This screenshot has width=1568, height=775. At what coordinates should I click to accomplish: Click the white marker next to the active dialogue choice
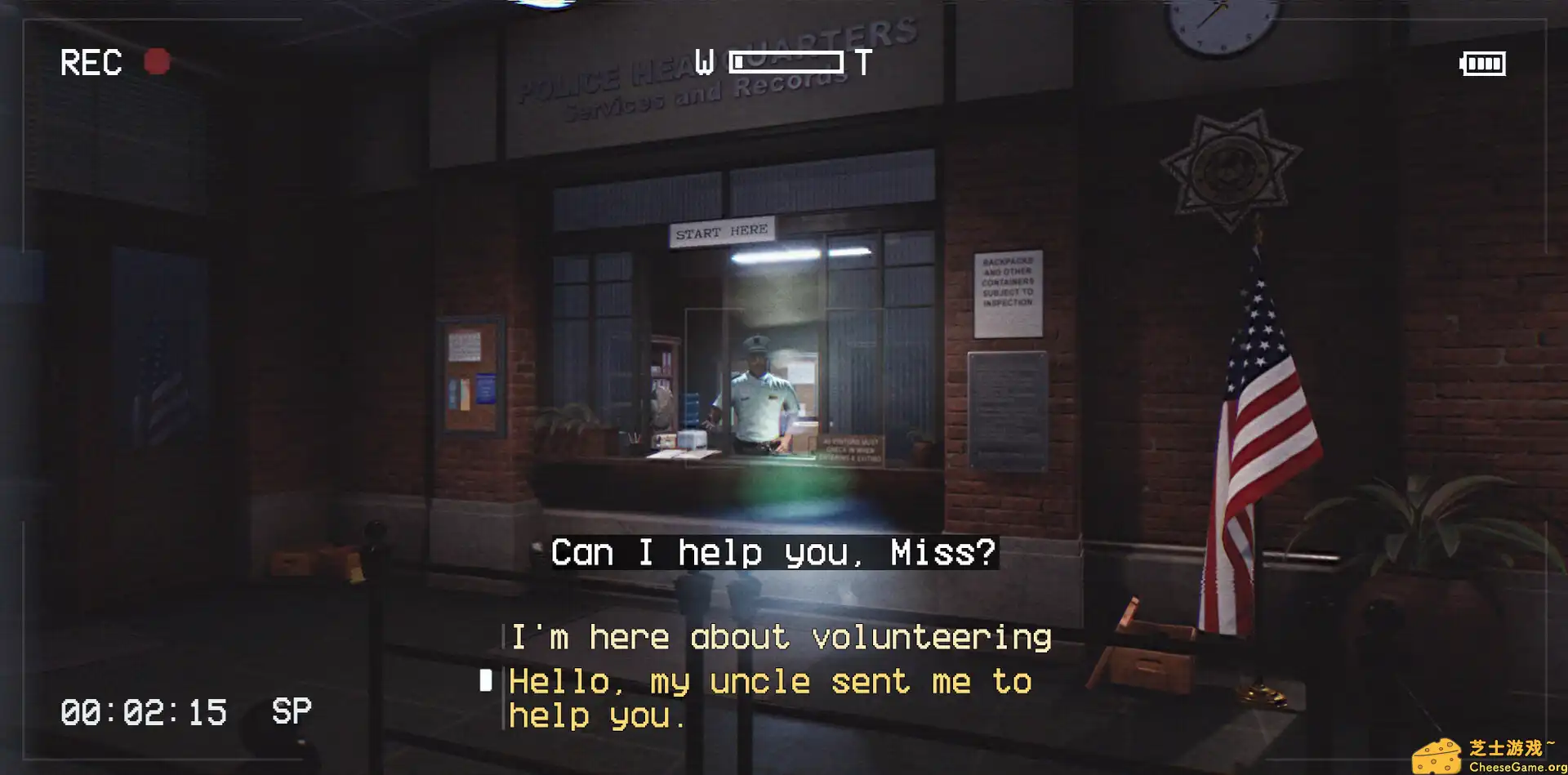(488, 680)
